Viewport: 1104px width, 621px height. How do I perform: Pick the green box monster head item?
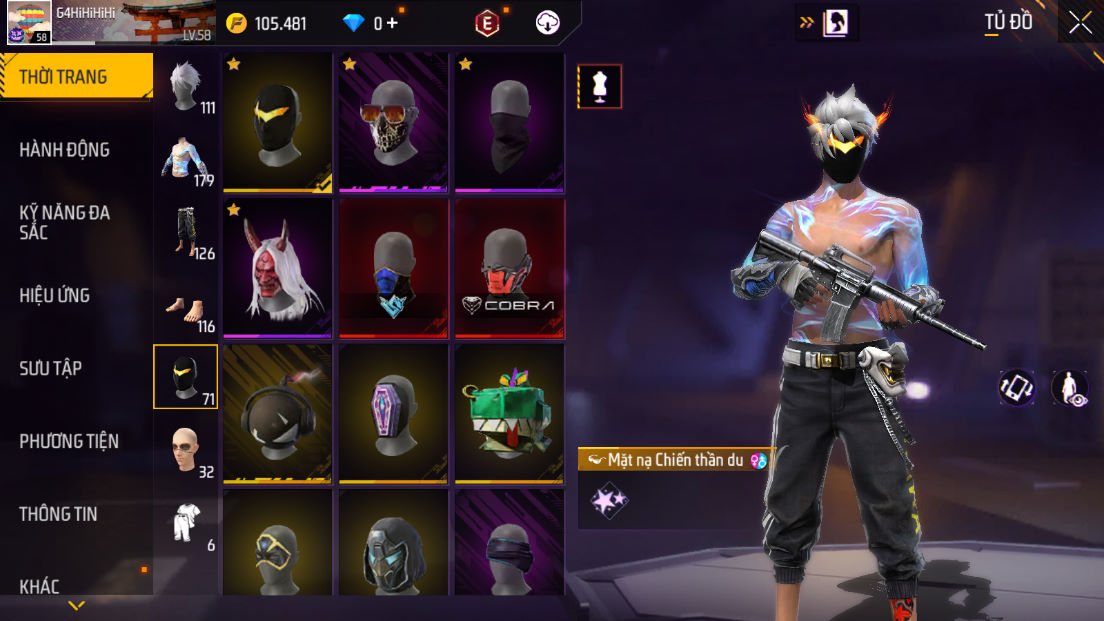509,414
